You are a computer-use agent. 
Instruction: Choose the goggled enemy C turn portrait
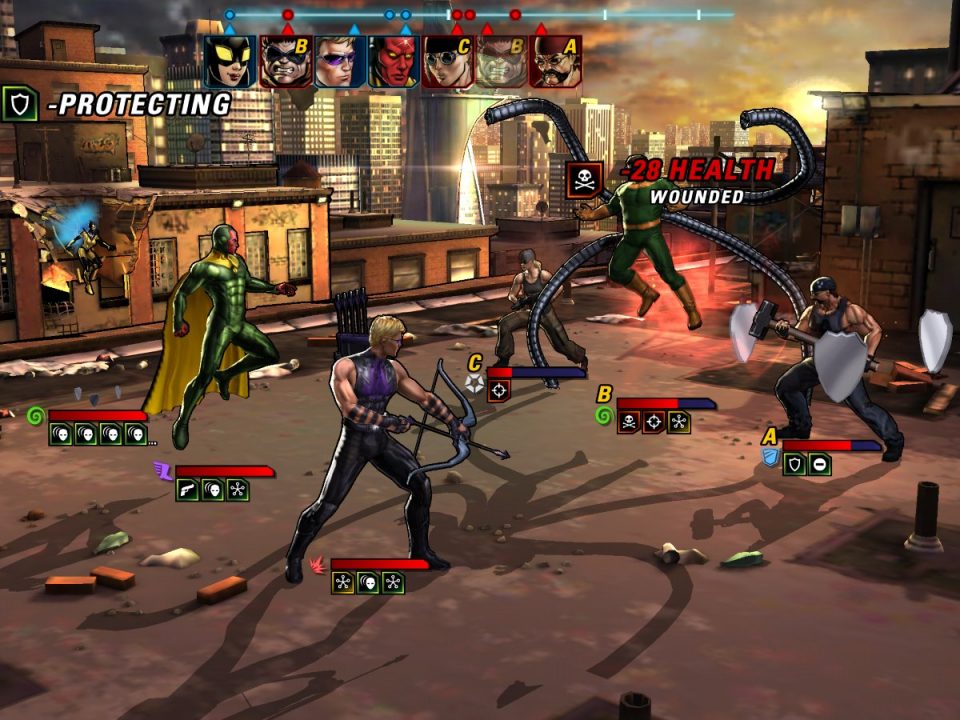coord(446,62)
